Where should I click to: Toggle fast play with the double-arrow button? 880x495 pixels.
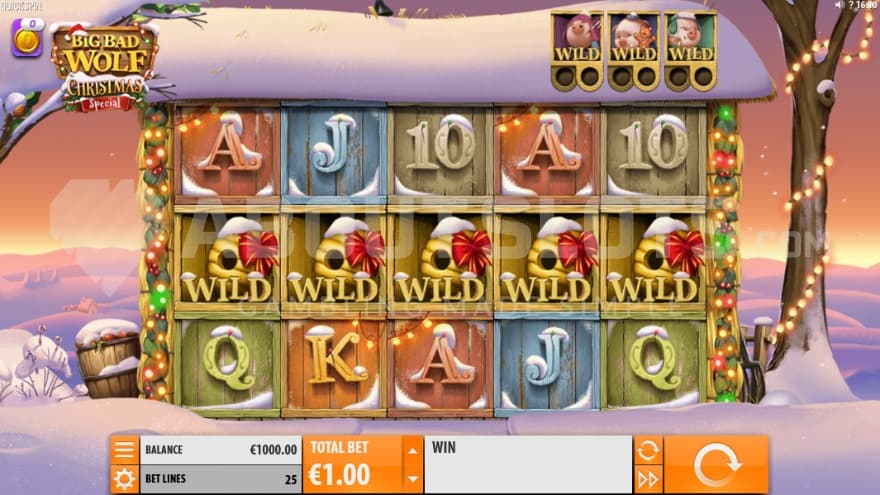pos(647,479)
